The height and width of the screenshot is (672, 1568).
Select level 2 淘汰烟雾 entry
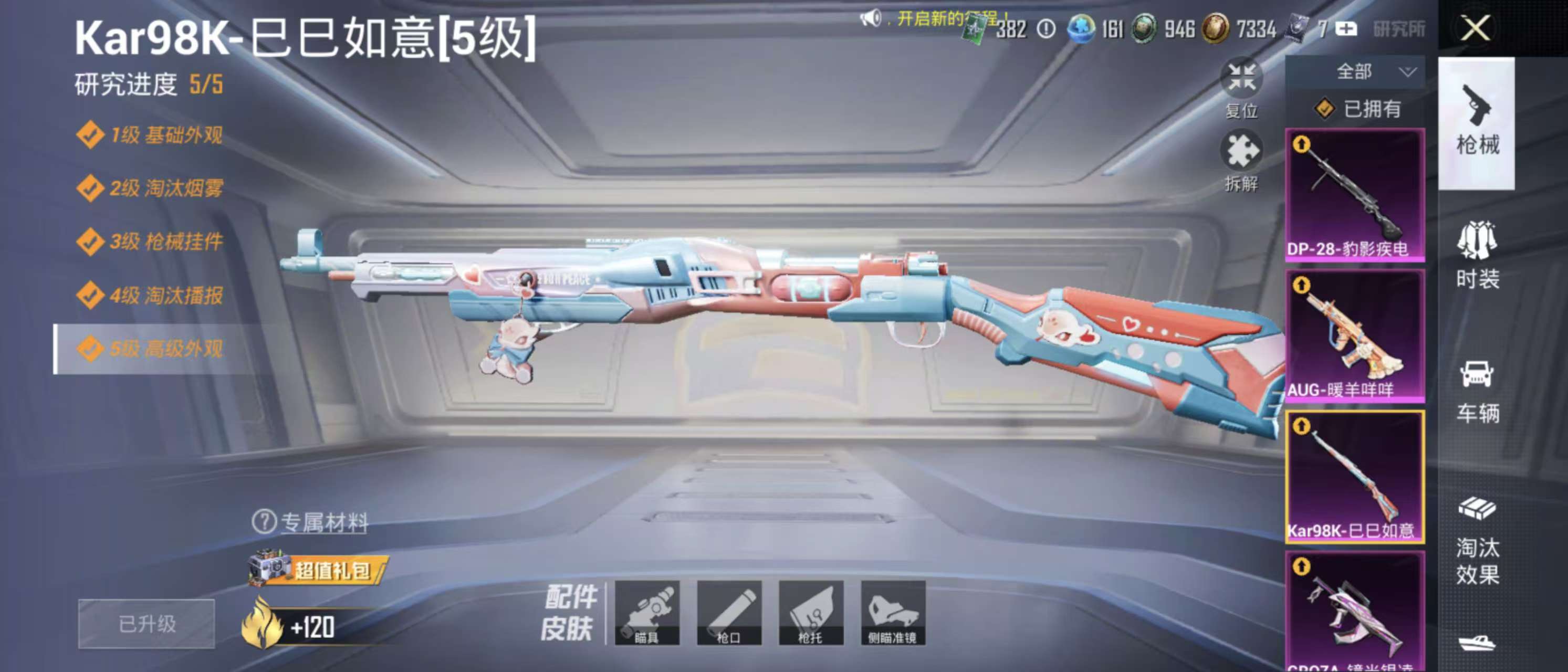151,188
